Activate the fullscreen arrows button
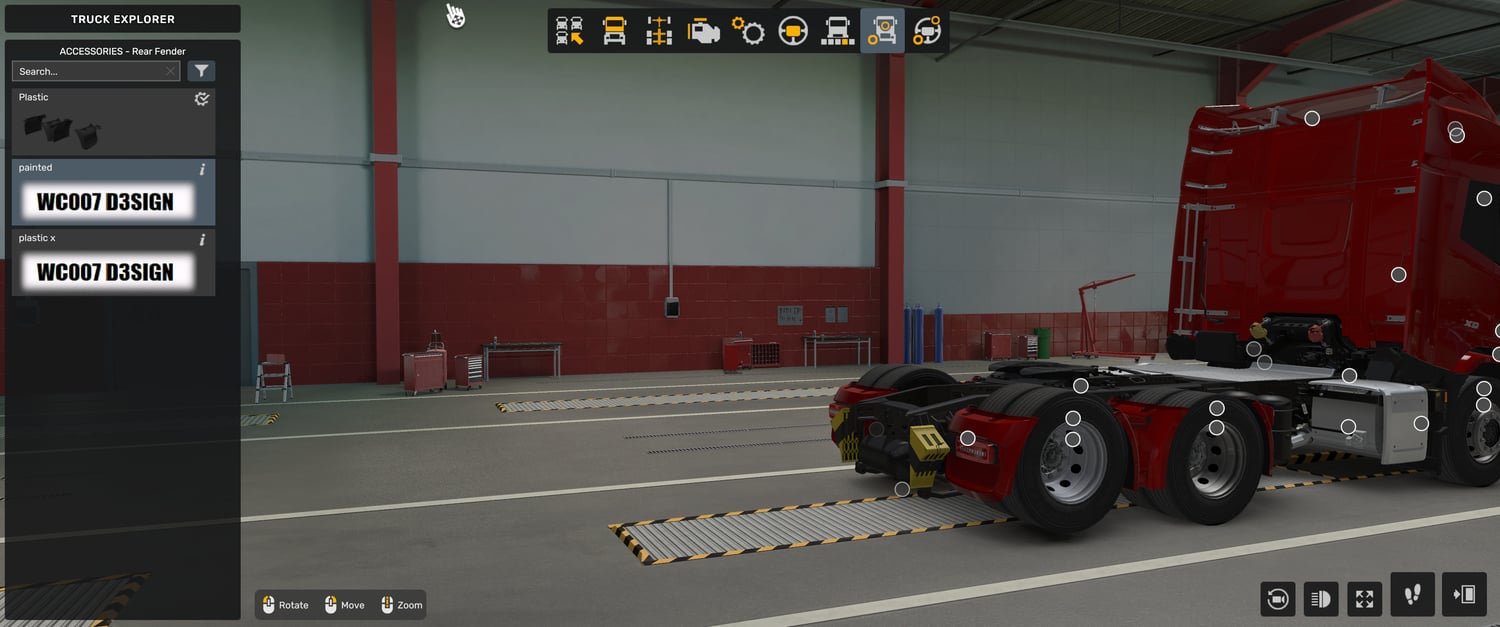This screenshot has width=1500, height=627. (x=1365, y=599)
